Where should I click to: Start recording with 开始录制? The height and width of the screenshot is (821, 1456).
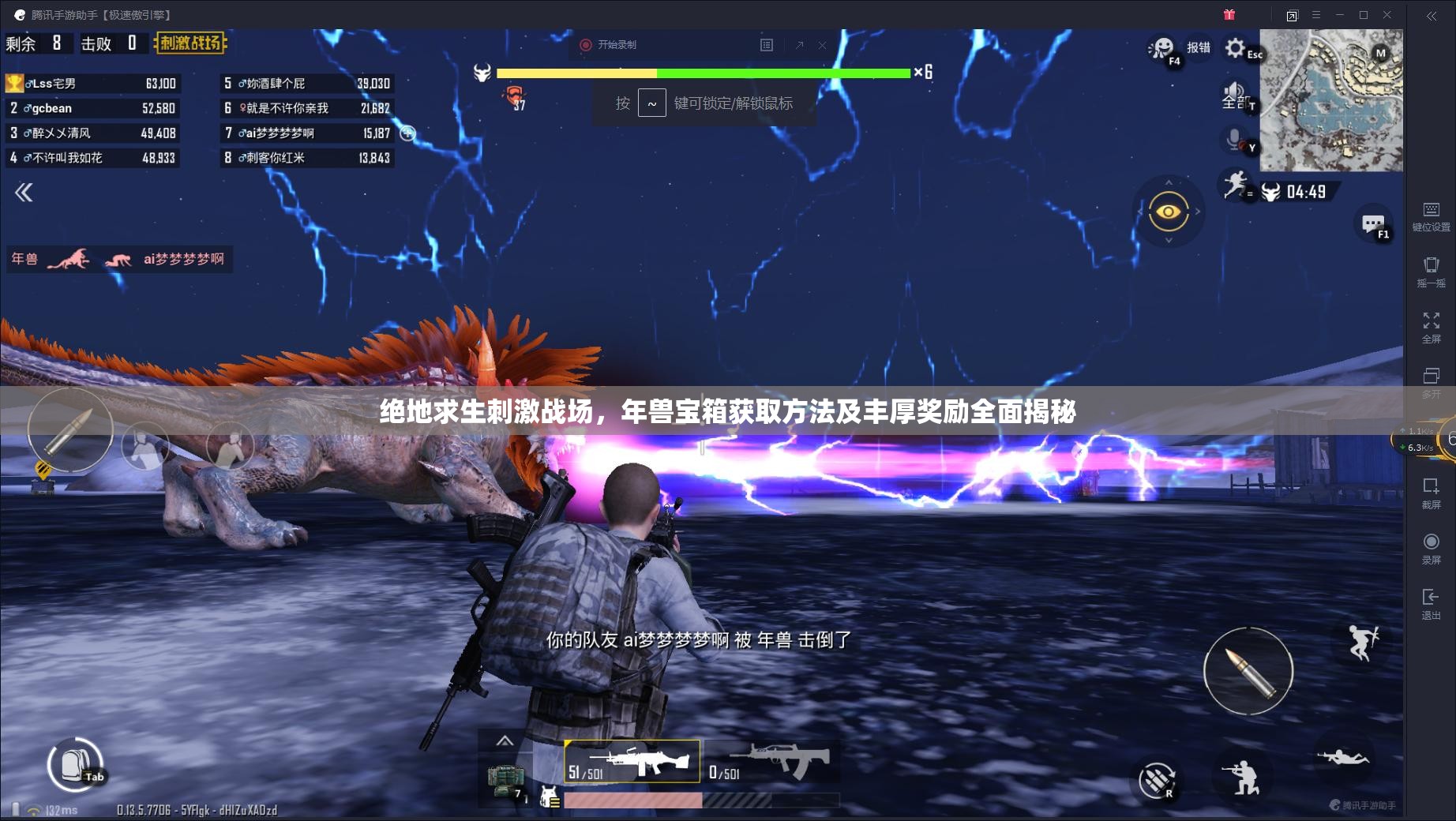(609, 45)
